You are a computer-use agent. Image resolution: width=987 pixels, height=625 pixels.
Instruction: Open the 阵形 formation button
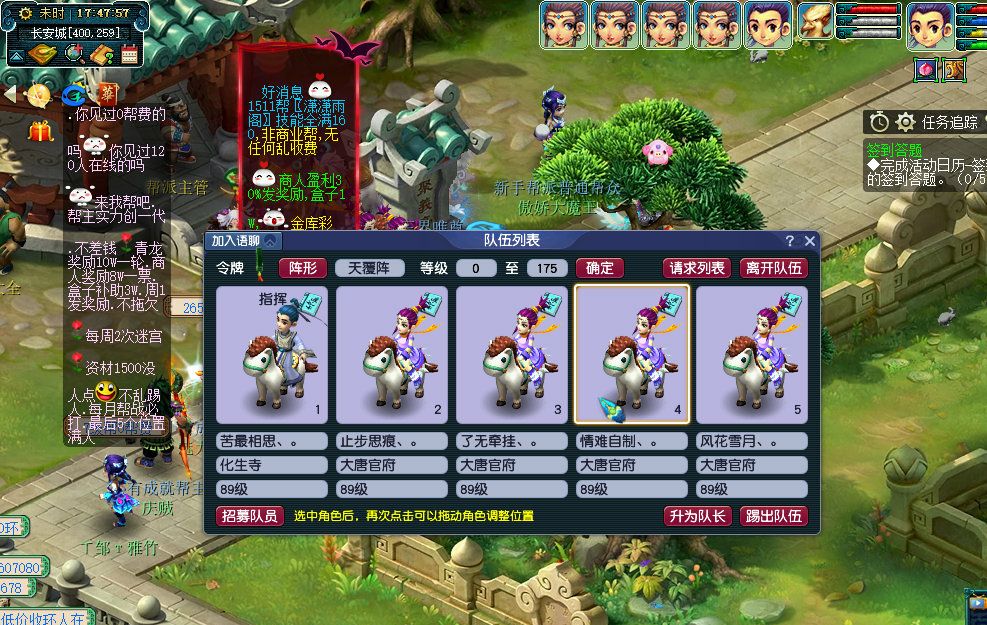302,268
